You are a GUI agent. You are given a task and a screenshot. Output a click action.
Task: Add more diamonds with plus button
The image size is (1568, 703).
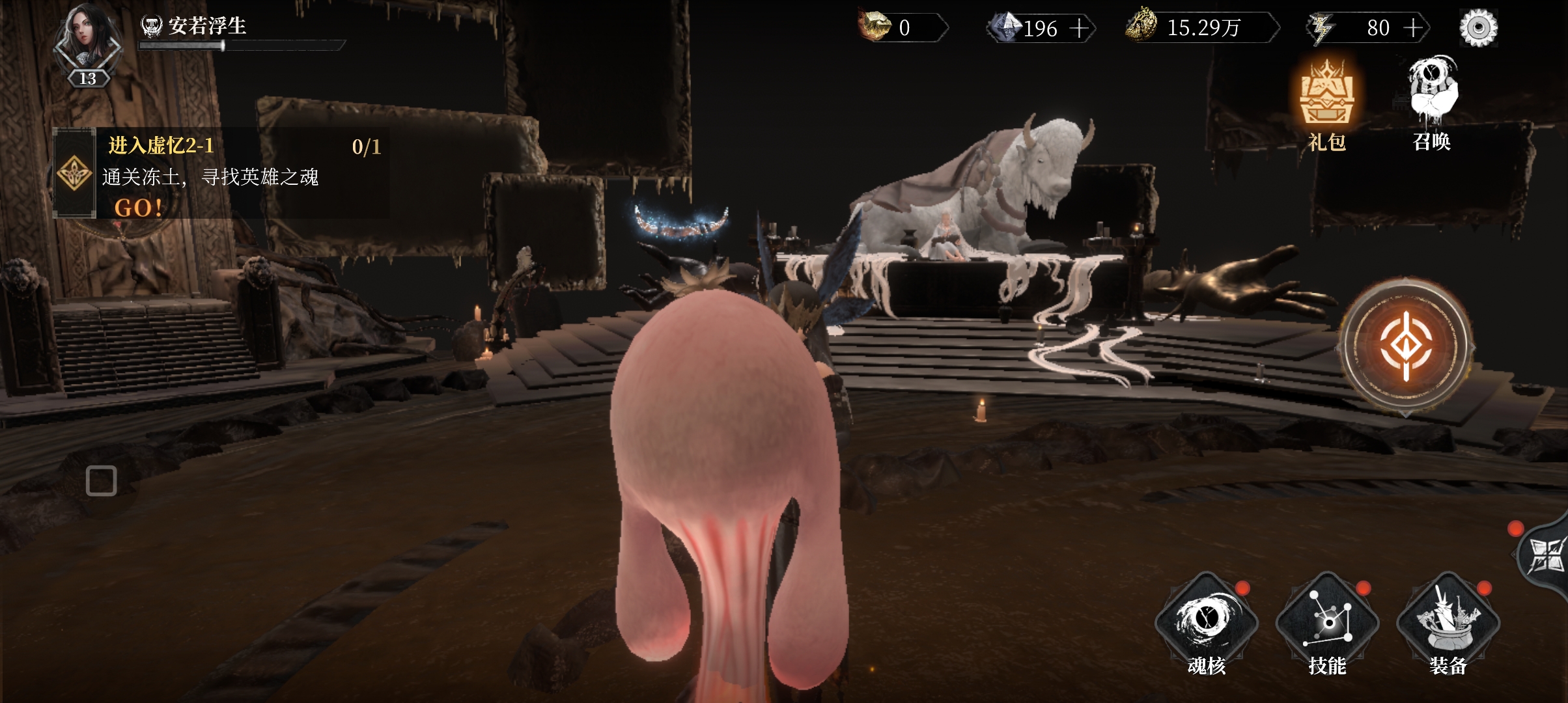pos(1079,28)
